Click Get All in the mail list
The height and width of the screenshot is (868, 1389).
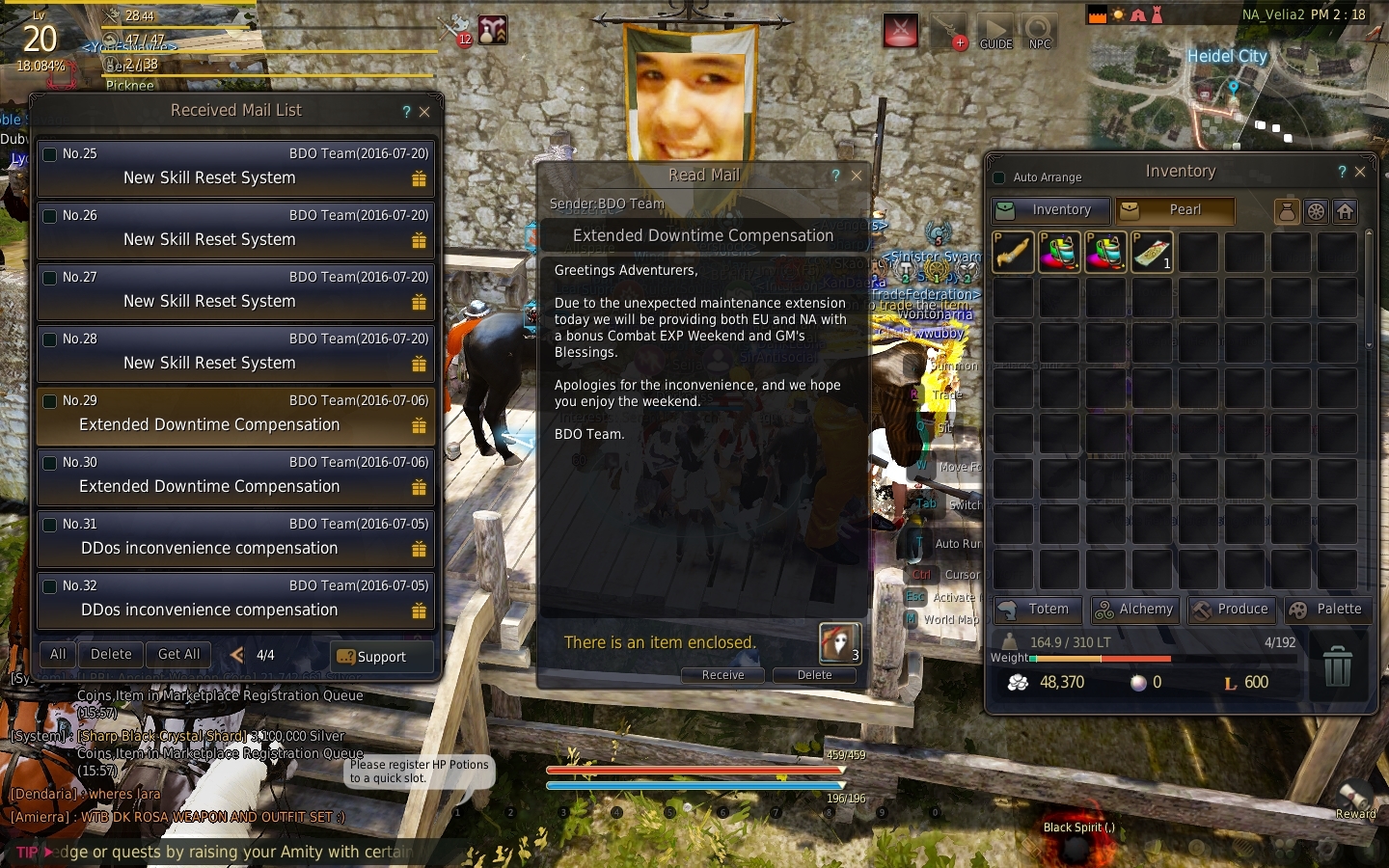point(177,654)
